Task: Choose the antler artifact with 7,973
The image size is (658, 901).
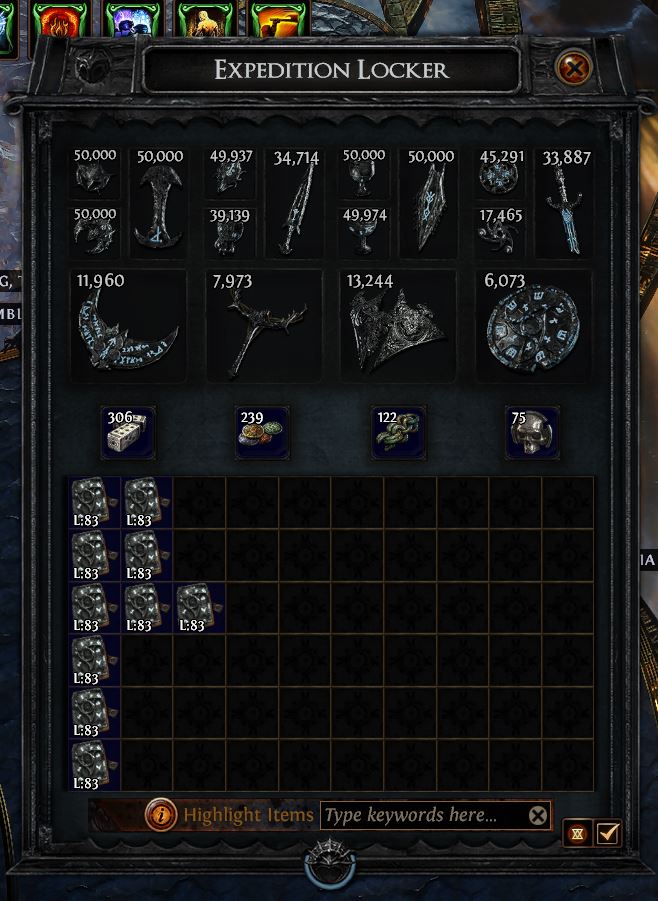Action: coord(263,325)
